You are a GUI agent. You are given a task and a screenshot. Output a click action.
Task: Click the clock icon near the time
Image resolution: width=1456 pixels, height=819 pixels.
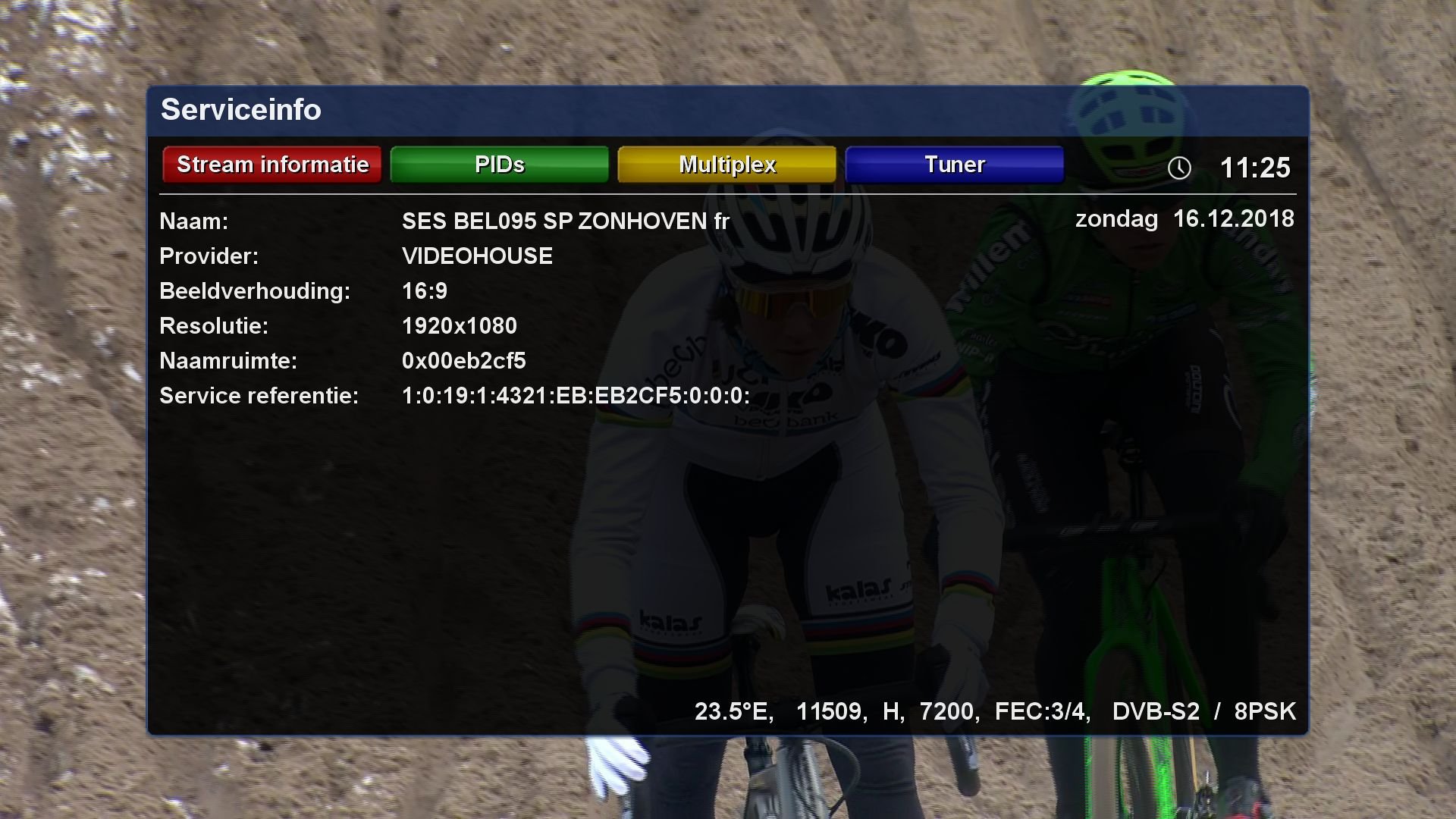tap(1178, 168)
